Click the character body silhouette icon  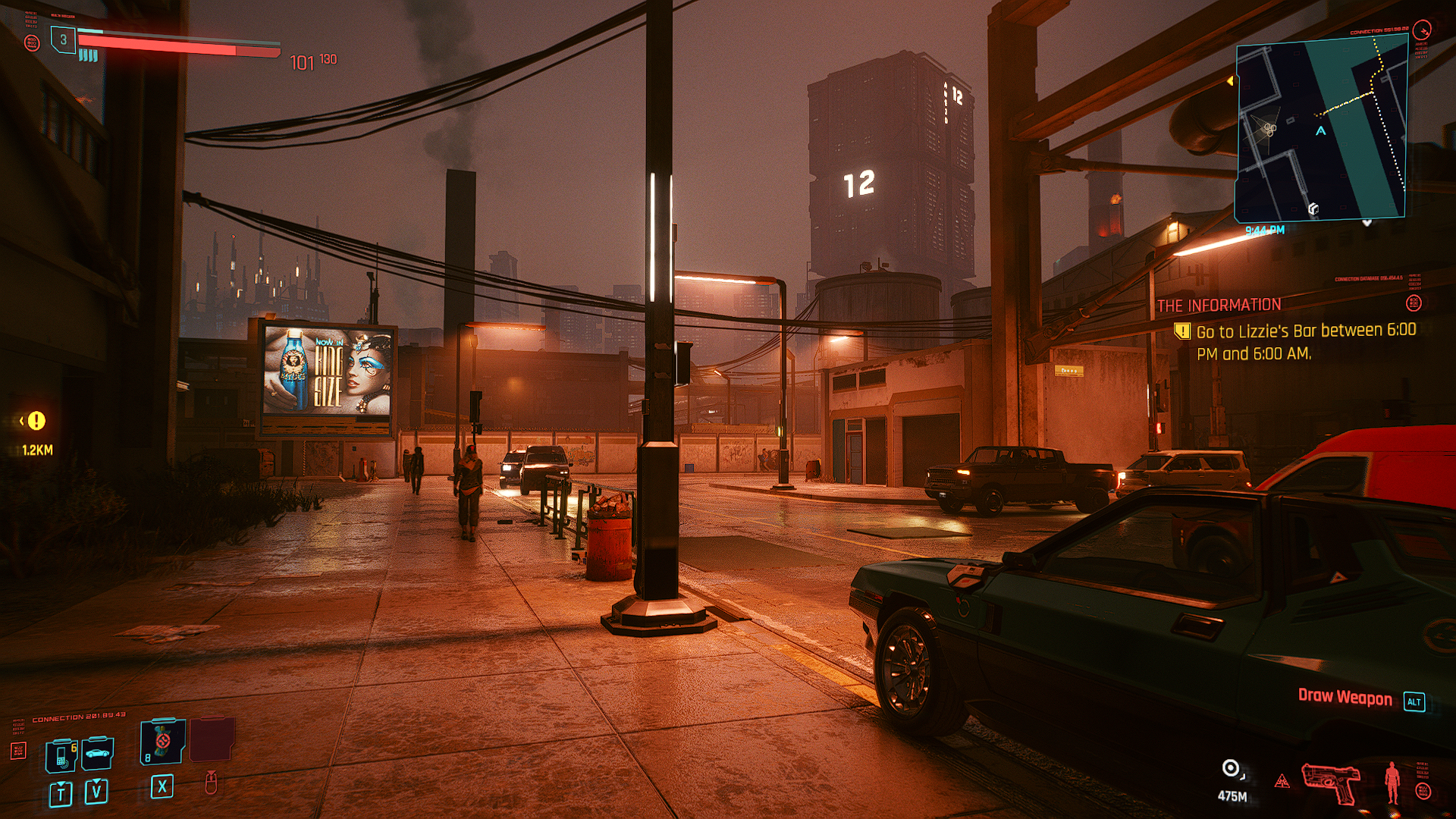(1392, 782)
